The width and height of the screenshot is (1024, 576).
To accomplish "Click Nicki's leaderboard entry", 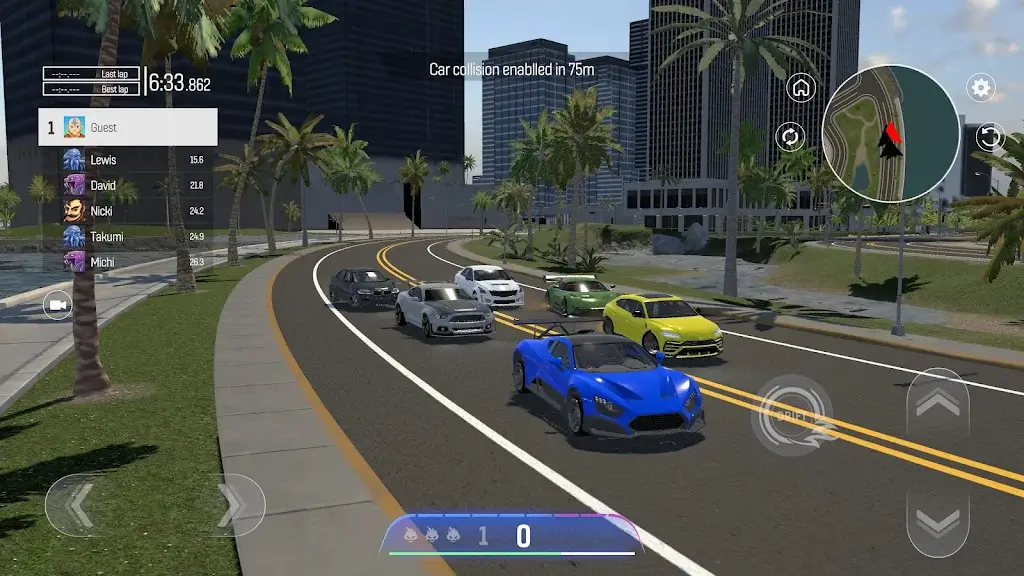I will coord(128,211).
